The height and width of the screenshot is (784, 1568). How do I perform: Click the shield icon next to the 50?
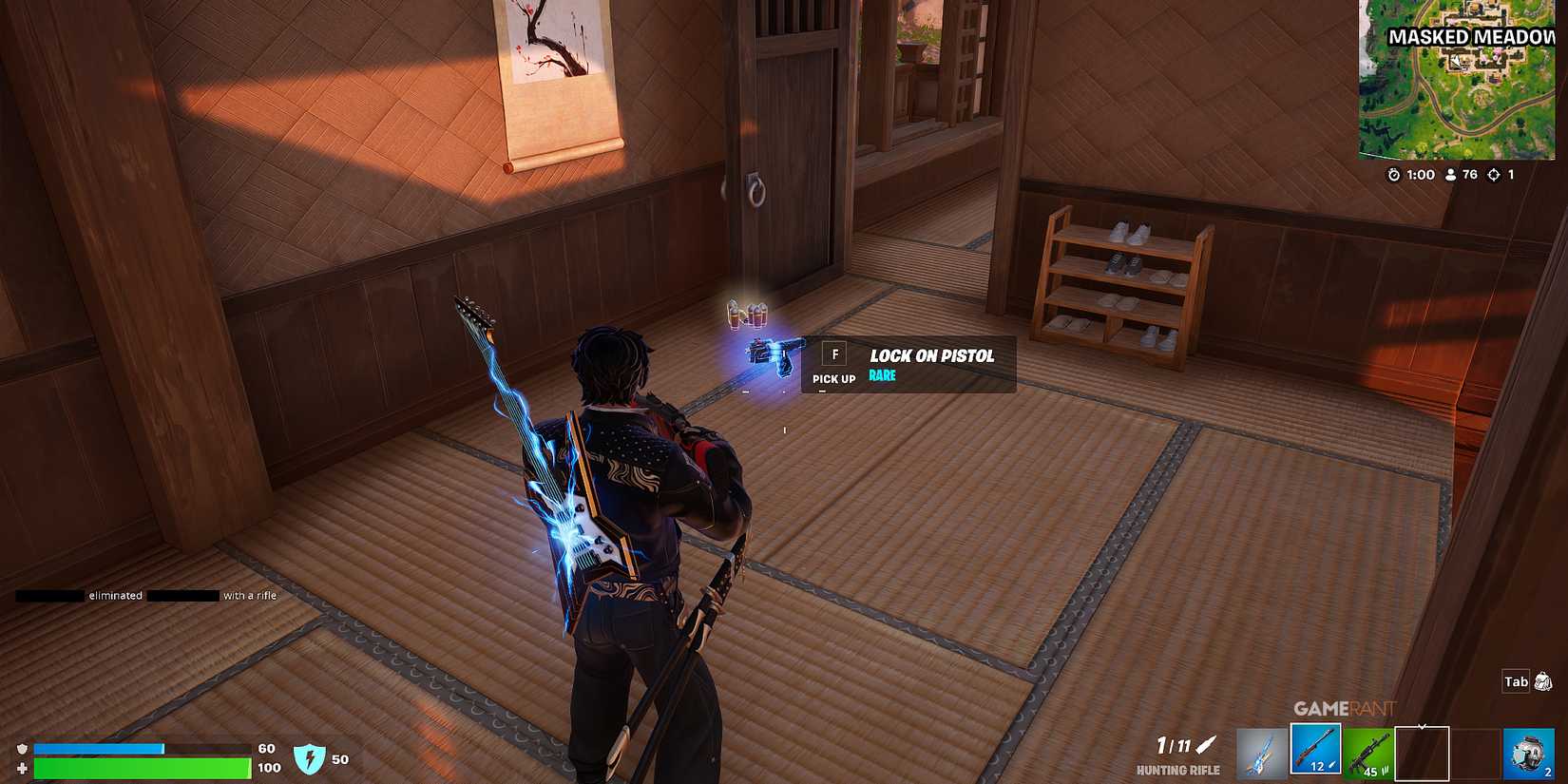coord(312,759)
